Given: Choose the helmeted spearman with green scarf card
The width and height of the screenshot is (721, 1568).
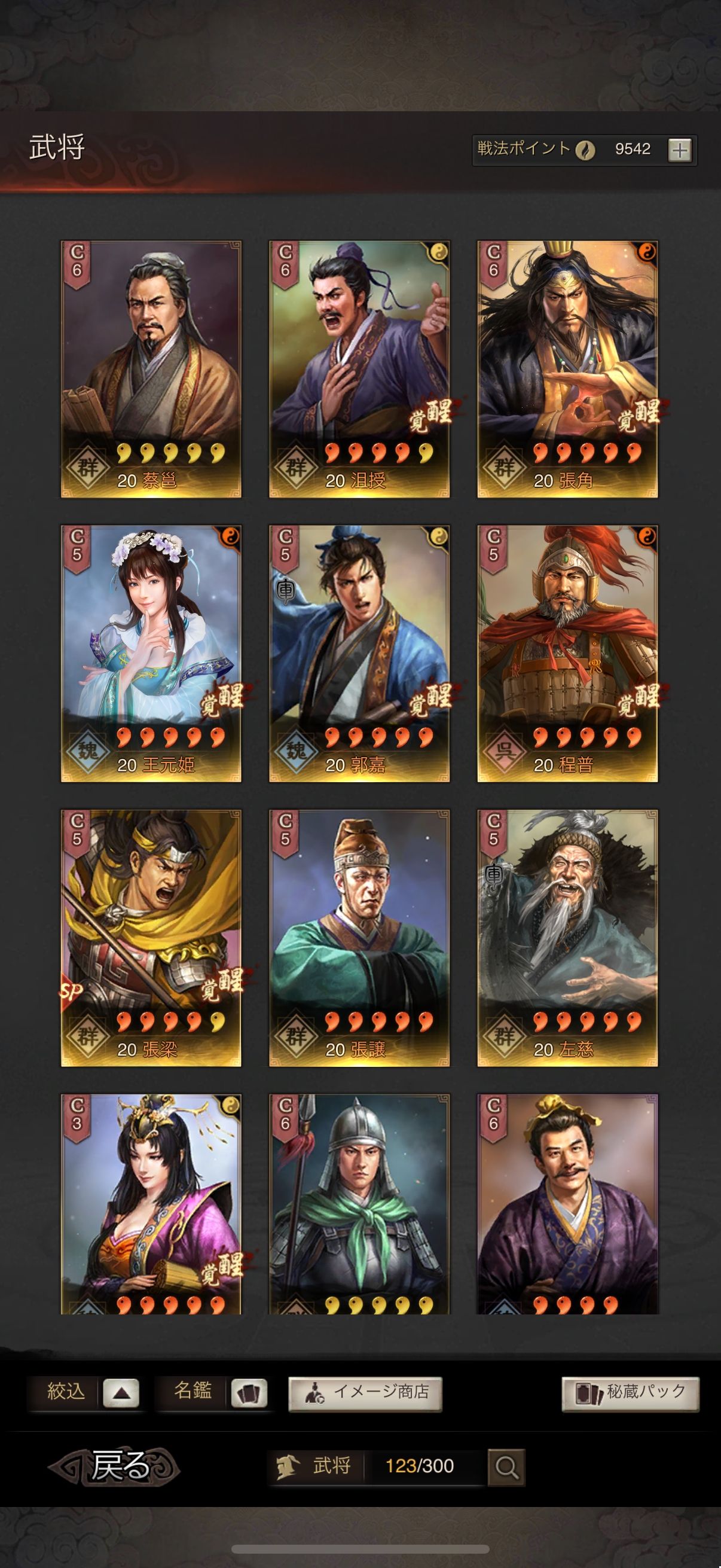Looking at the screenshot, I should 359,1202.
